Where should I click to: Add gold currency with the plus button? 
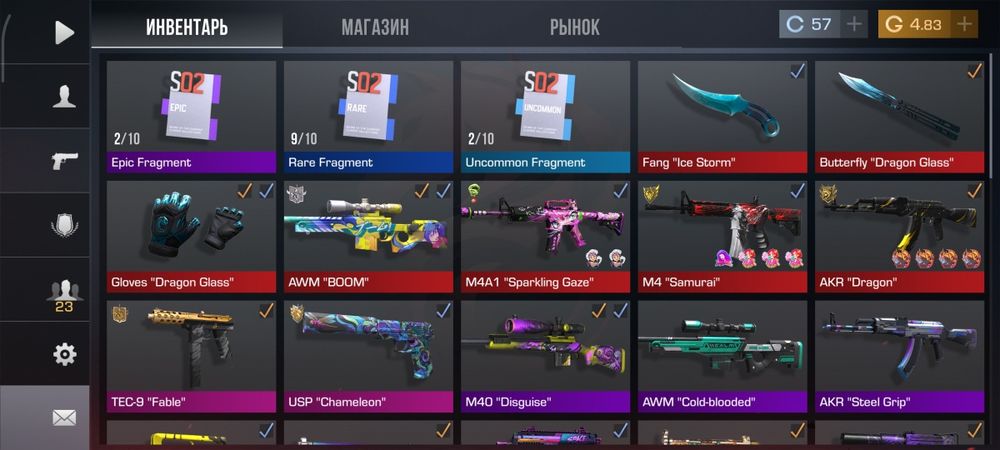[964, 25]
